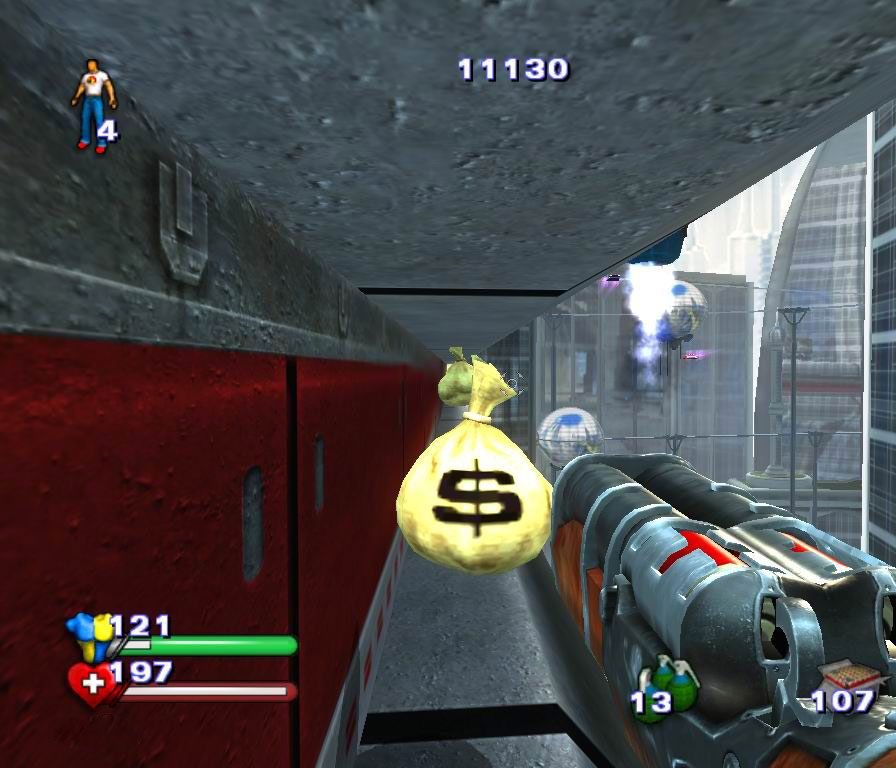Select the blue and yellow armor icon
The width and height of the screenshot is (896, 768).
coord(89,636)
